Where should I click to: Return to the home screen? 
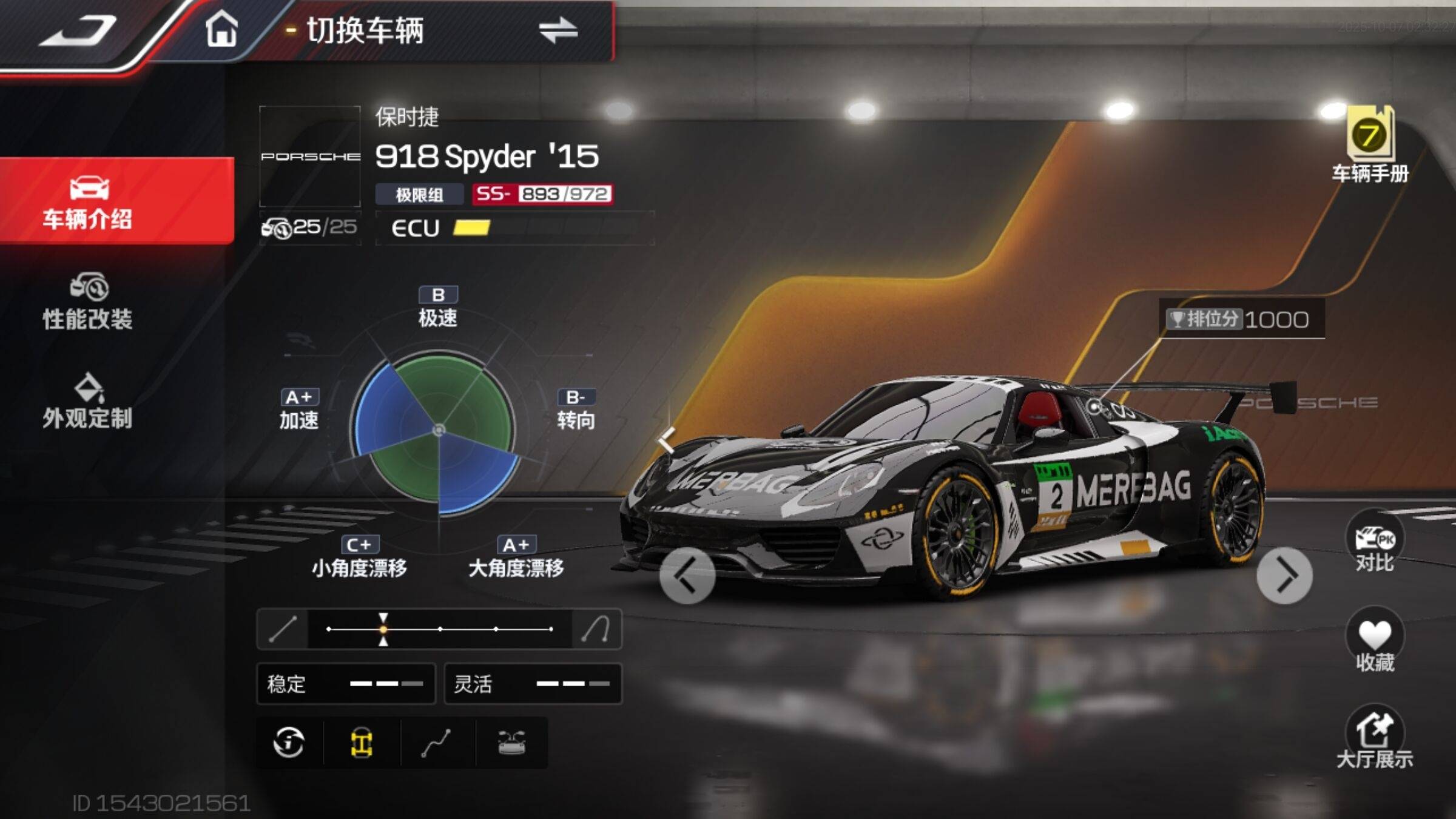point(221,29)
